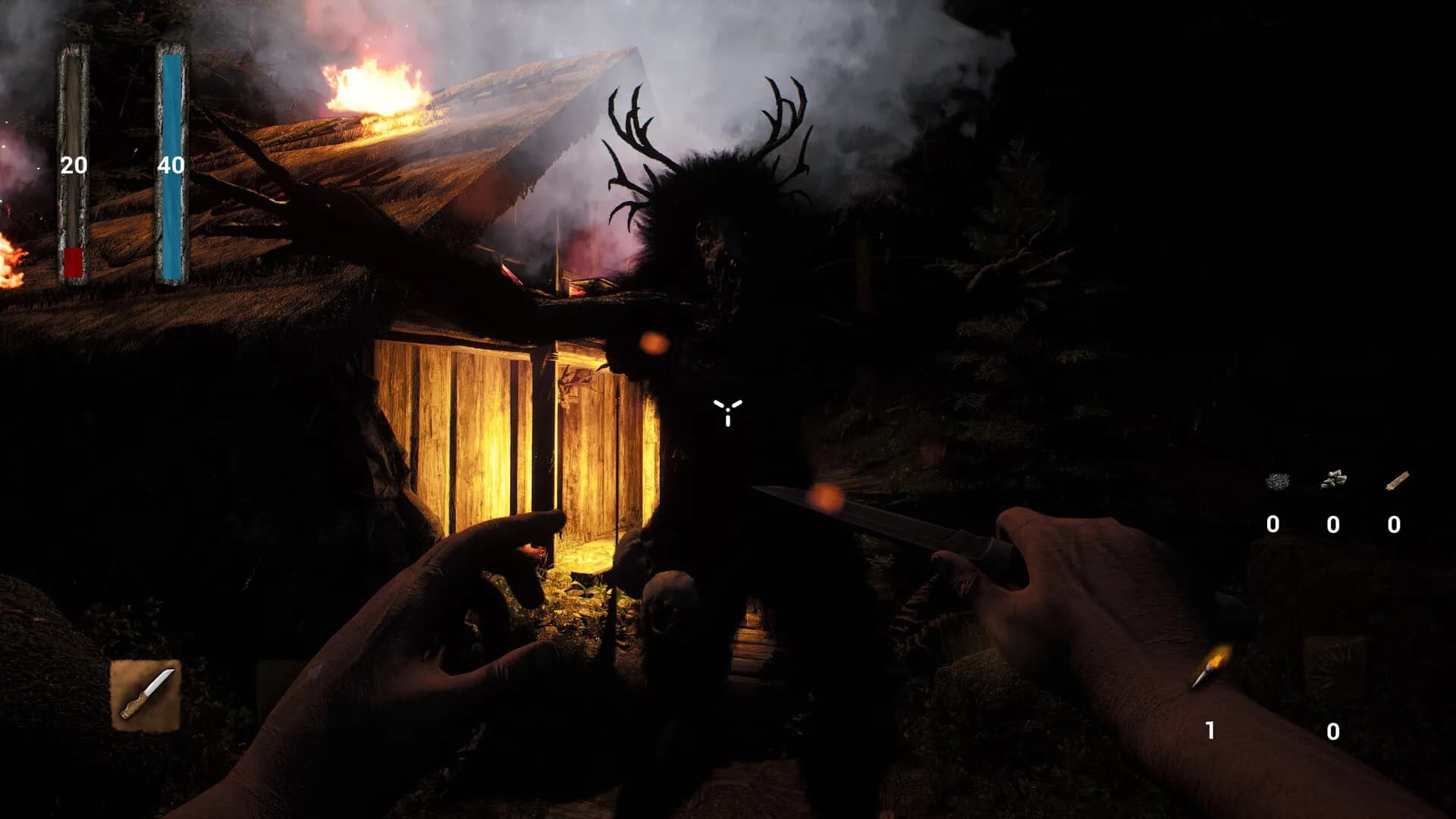Click the zero count under the sticks icon
This screenshot has width=1456, height=819.
coord(1394,523)
